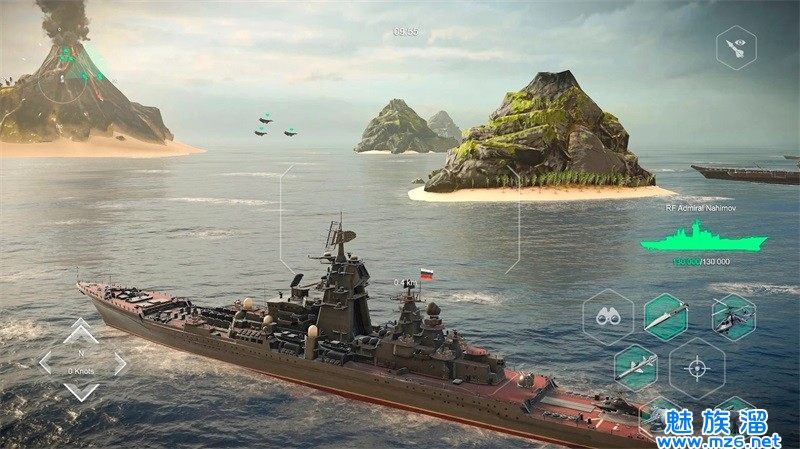Toggle the missile camera view hexagon
800x449 pixels.
coord(736,47)
